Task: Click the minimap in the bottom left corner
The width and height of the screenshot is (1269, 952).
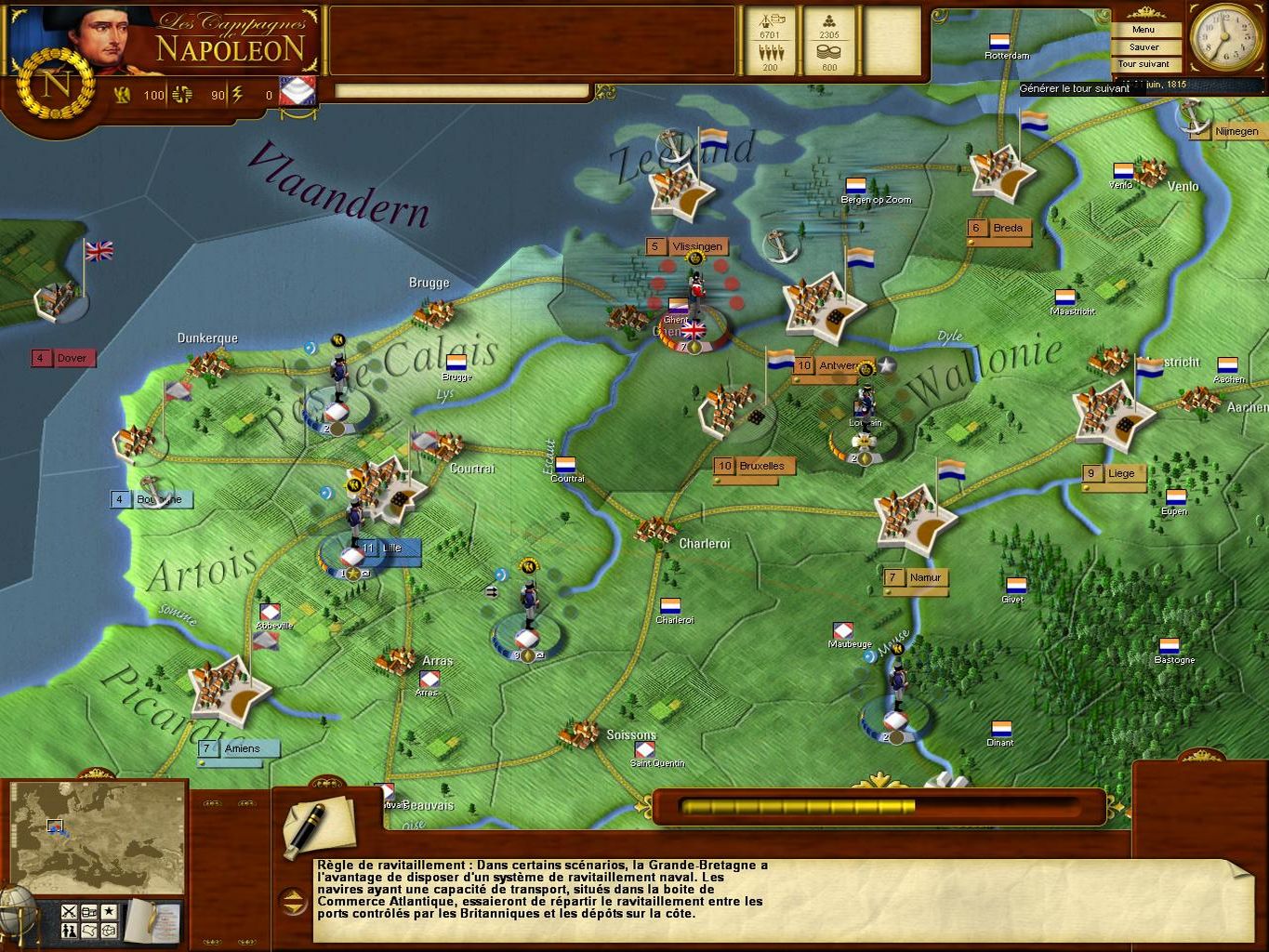Action: pyautogui.click(x=98, y=837)
